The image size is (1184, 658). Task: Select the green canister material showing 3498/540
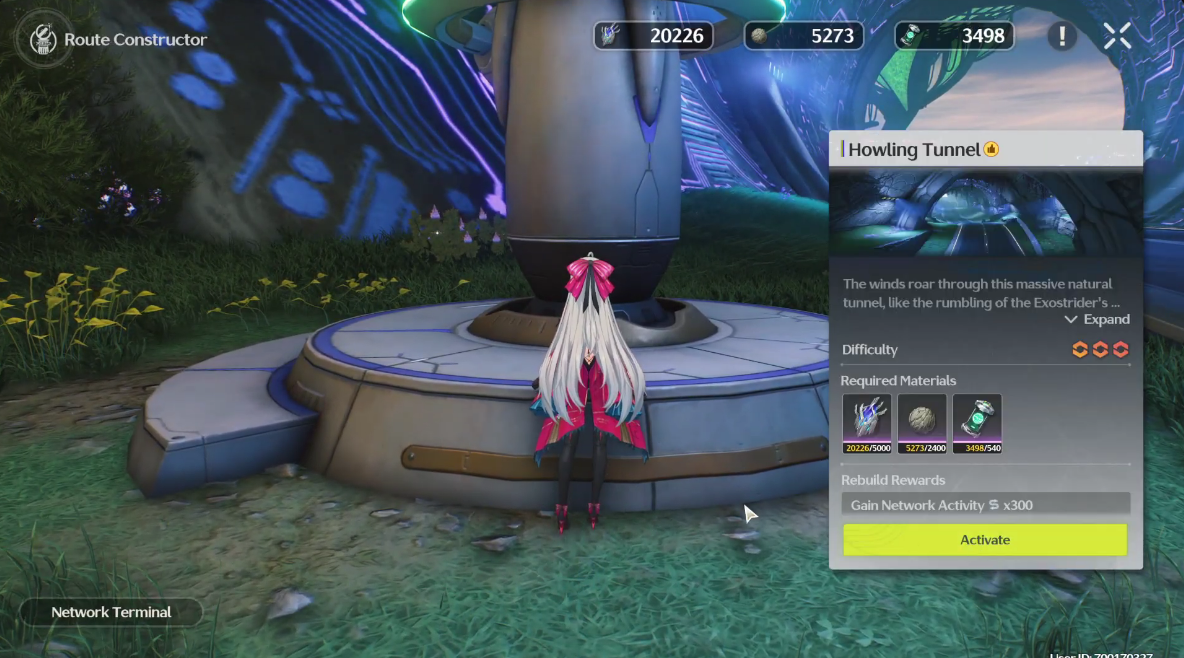pos(976,423)
